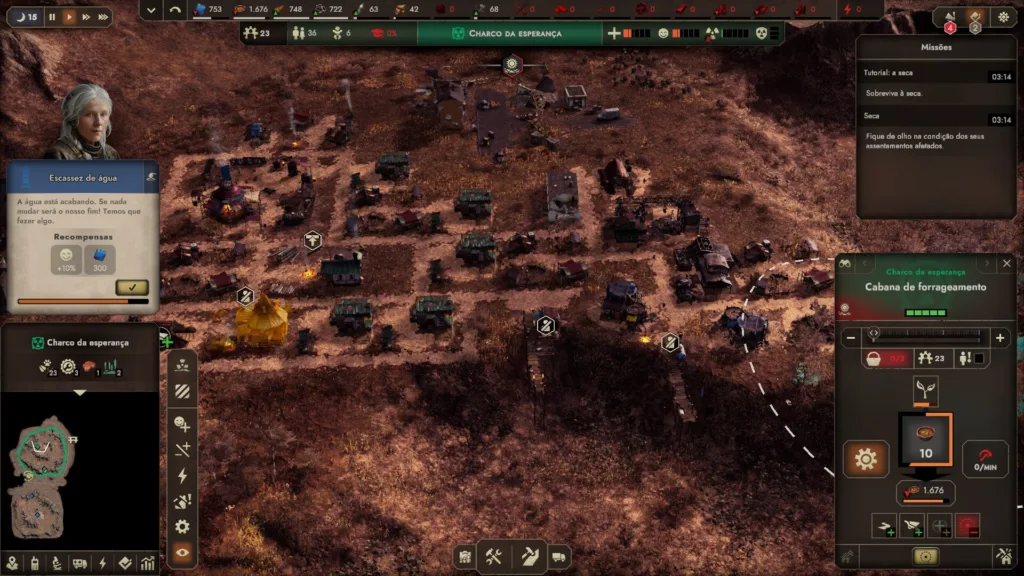Increase workers with the plus button
1024x576 pixels.
click(x=999, y=338)
